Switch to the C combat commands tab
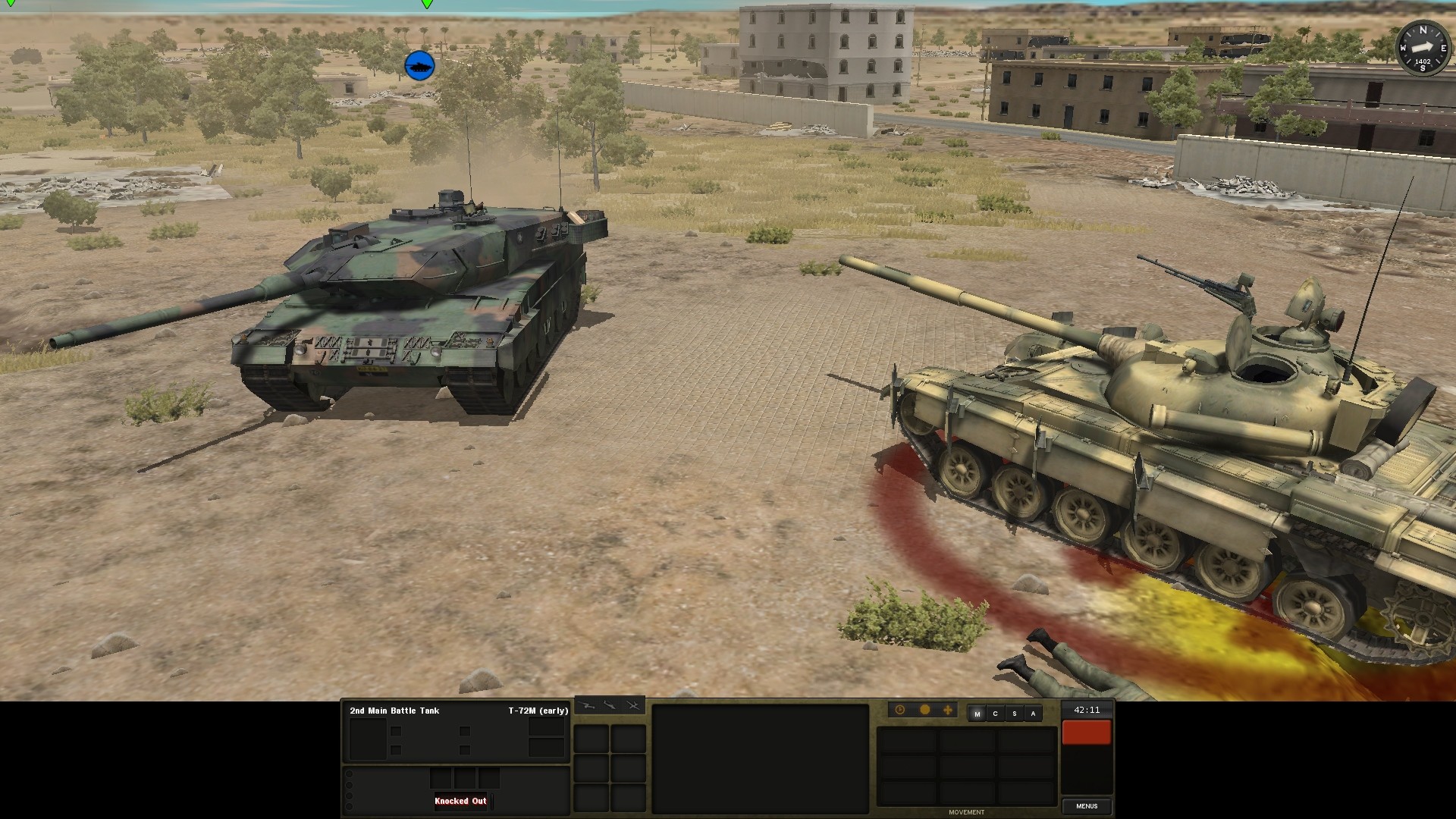The height and width of the screenshot is (819, 1456). click(x=995, y=714)
